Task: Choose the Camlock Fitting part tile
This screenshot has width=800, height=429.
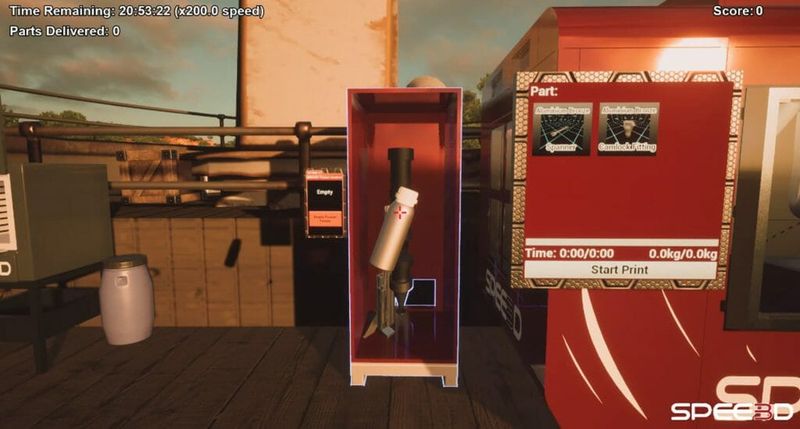Action: coord(628,129)
